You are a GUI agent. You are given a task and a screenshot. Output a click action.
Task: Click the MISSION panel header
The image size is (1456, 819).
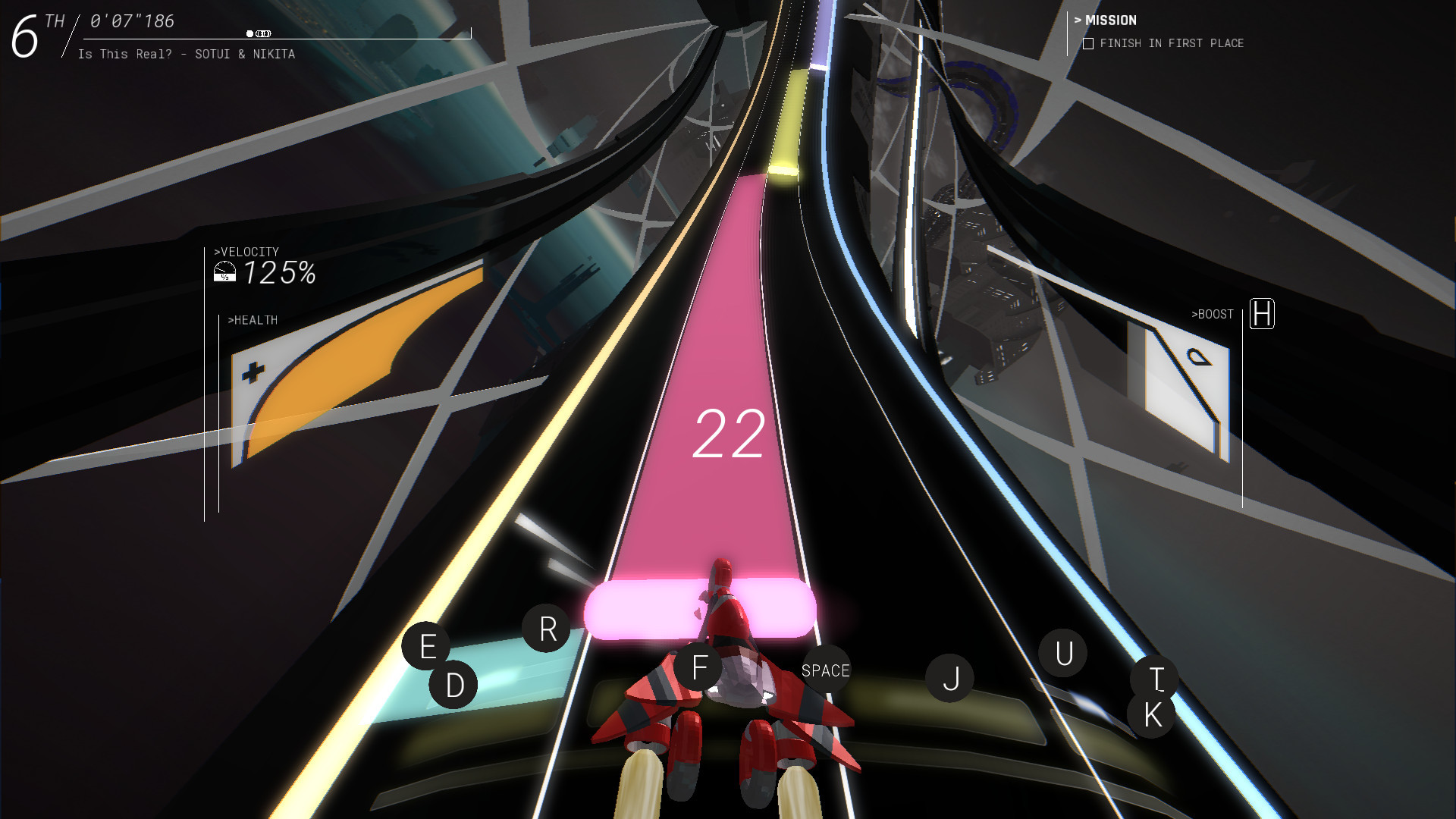pos(1109,20)
